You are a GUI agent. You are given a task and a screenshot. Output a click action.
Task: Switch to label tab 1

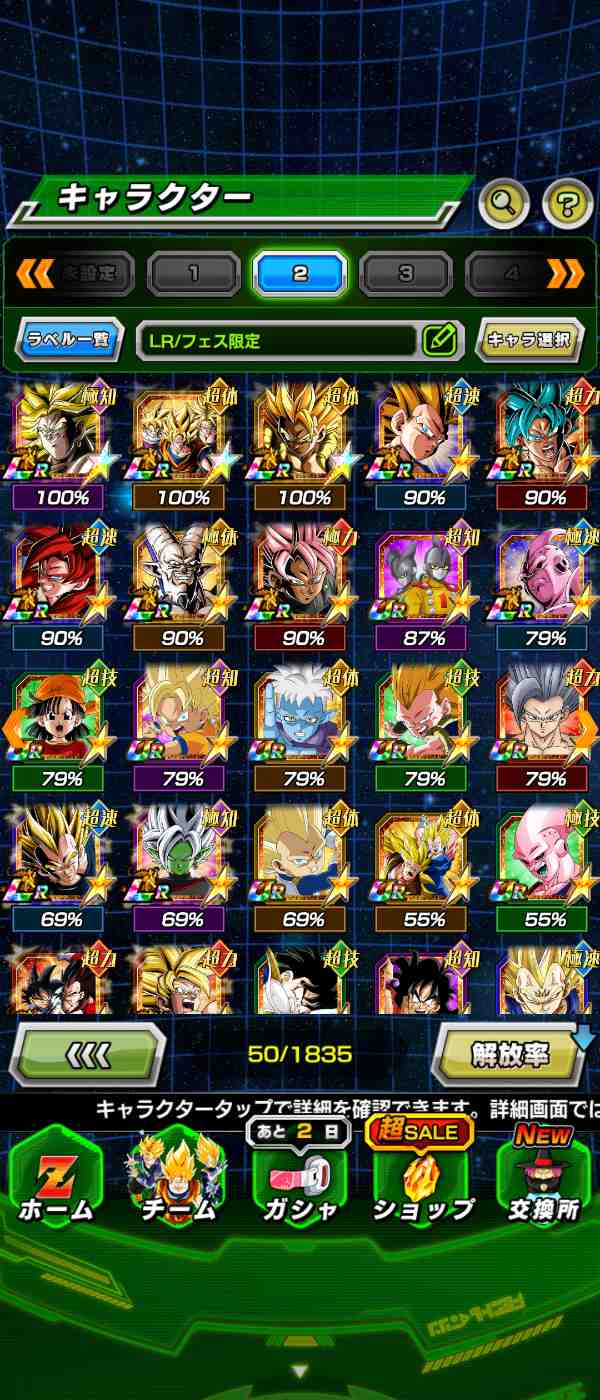(x=194, y=273)
